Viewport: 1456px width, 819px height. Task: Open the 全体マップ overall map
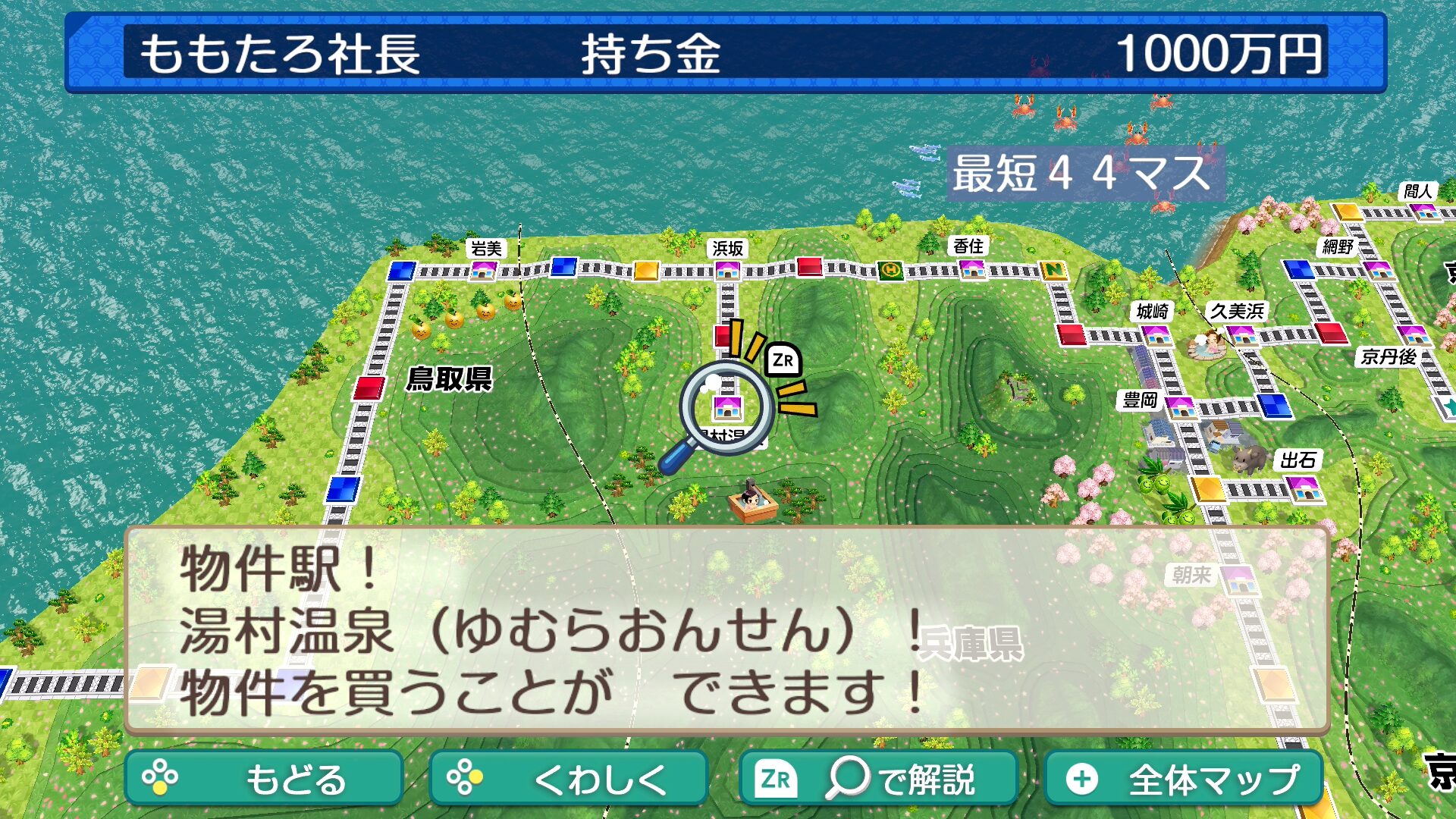(x=1184, y=778)
